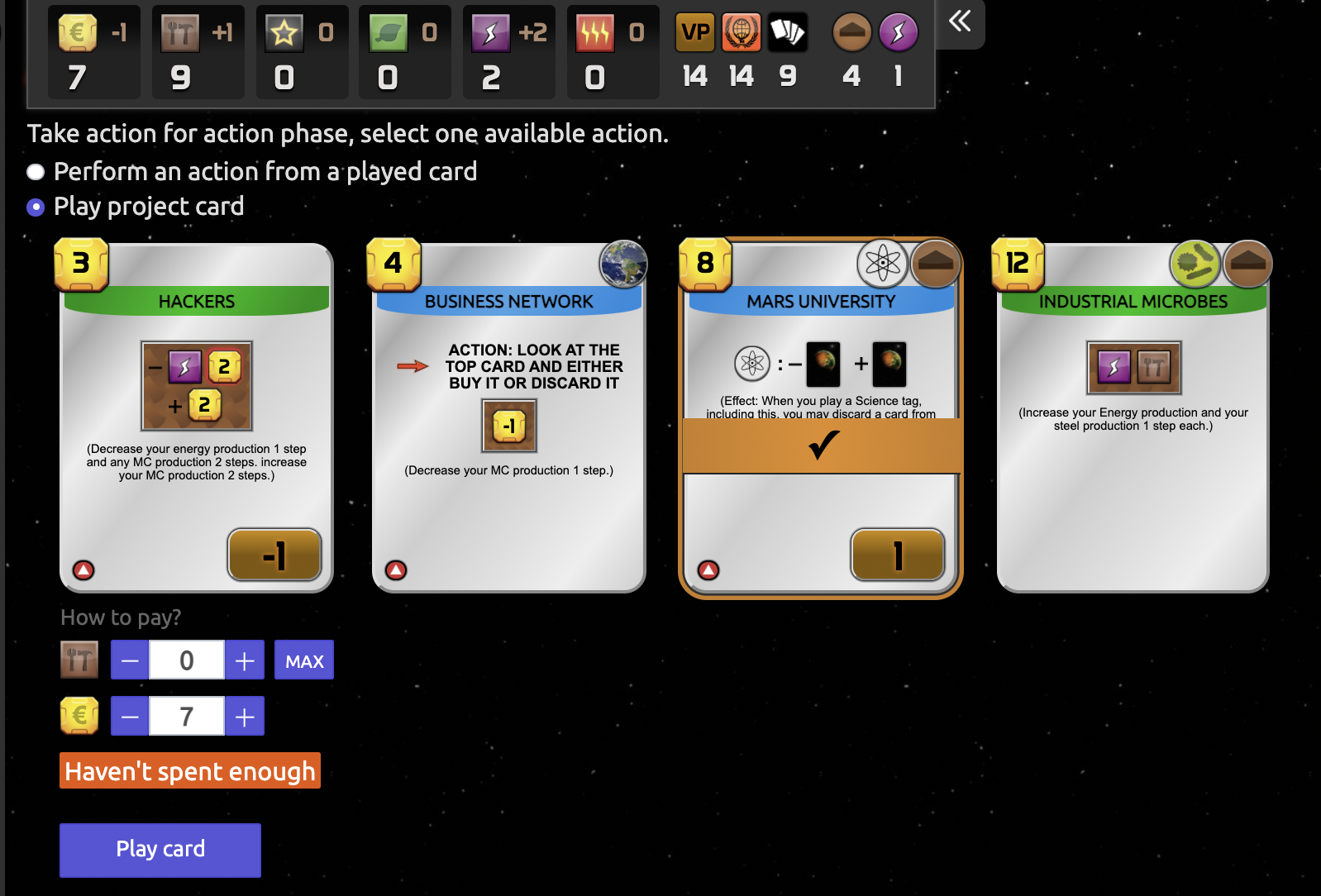Select the 'Play project card' option

[35, 207]
